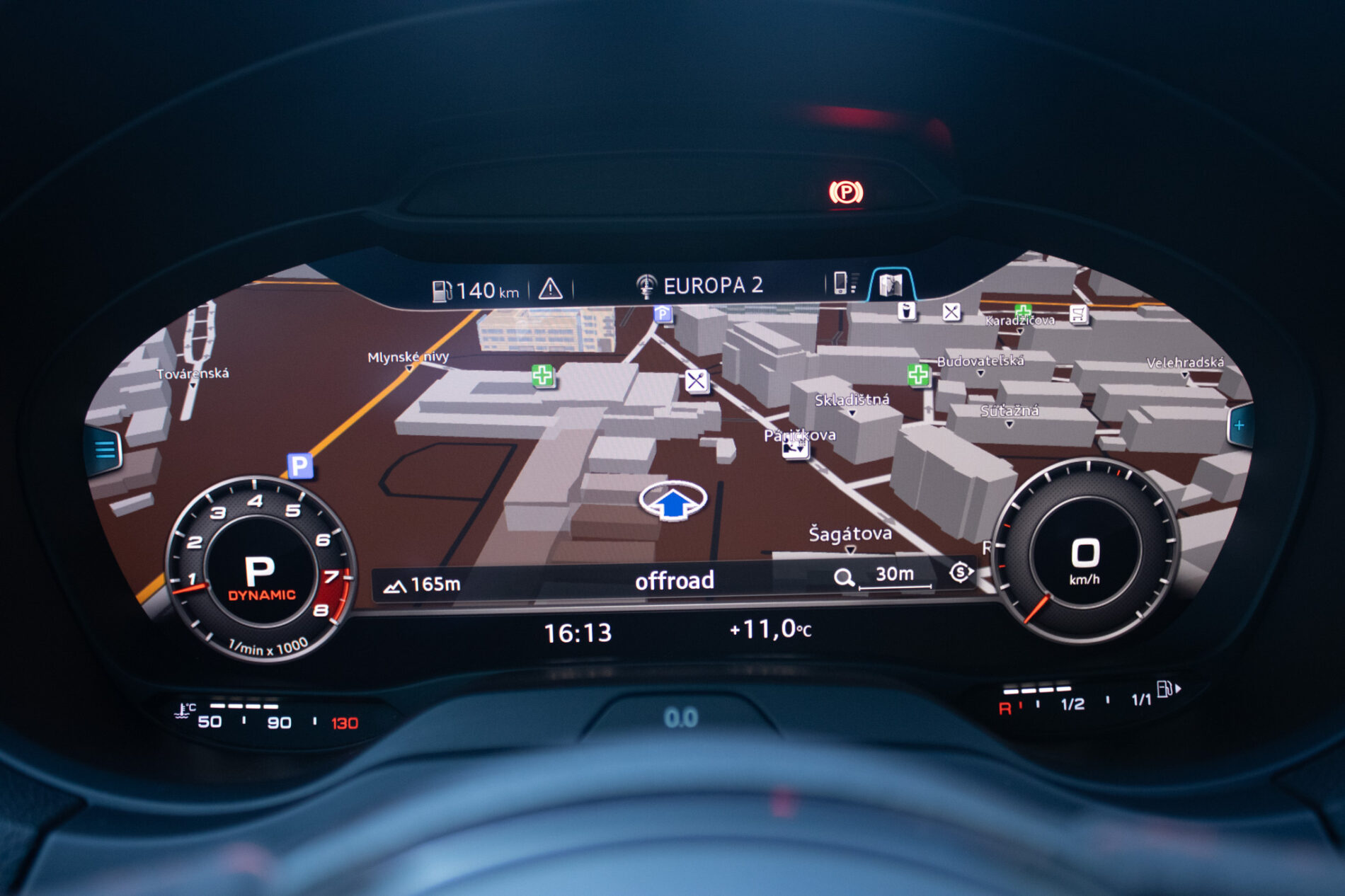The image size is (1345, 896).
Task: Choose the café cup map marker
Action: point(906,311)
